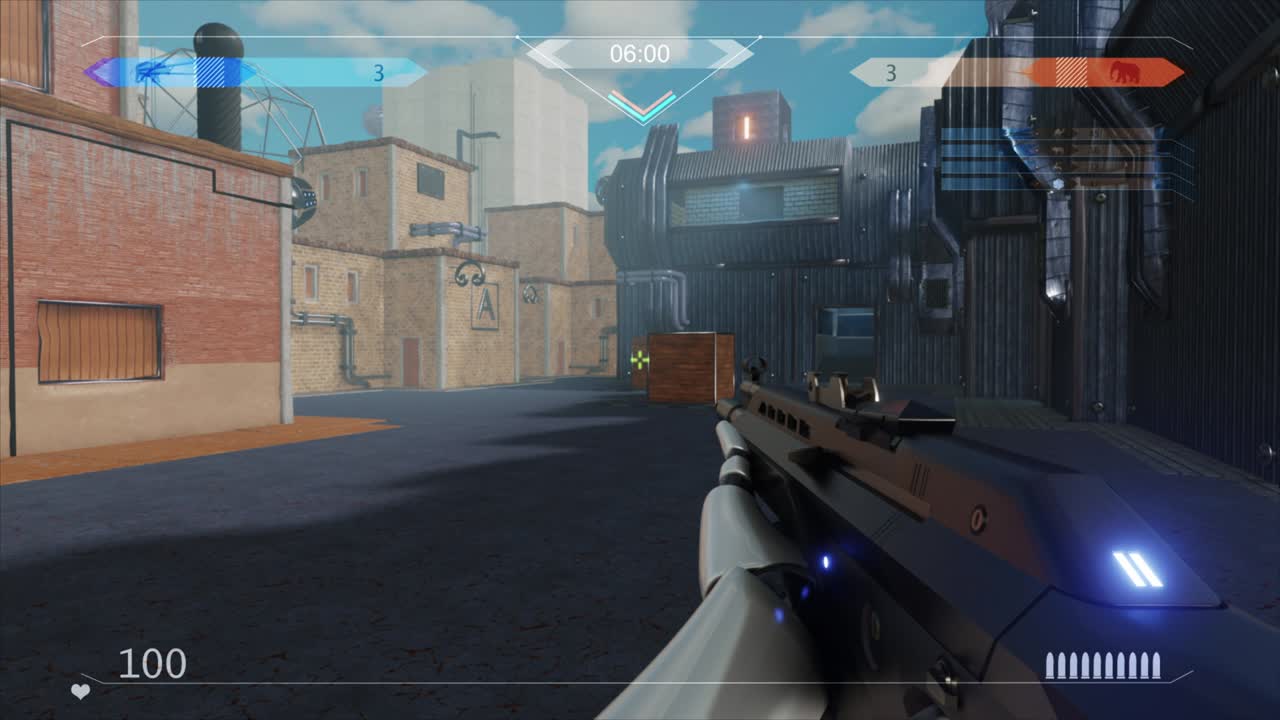Expand the chevron arrow below the match timer
The height and width of the screenshot is (720, 1280).
click(x=640, y=103)
